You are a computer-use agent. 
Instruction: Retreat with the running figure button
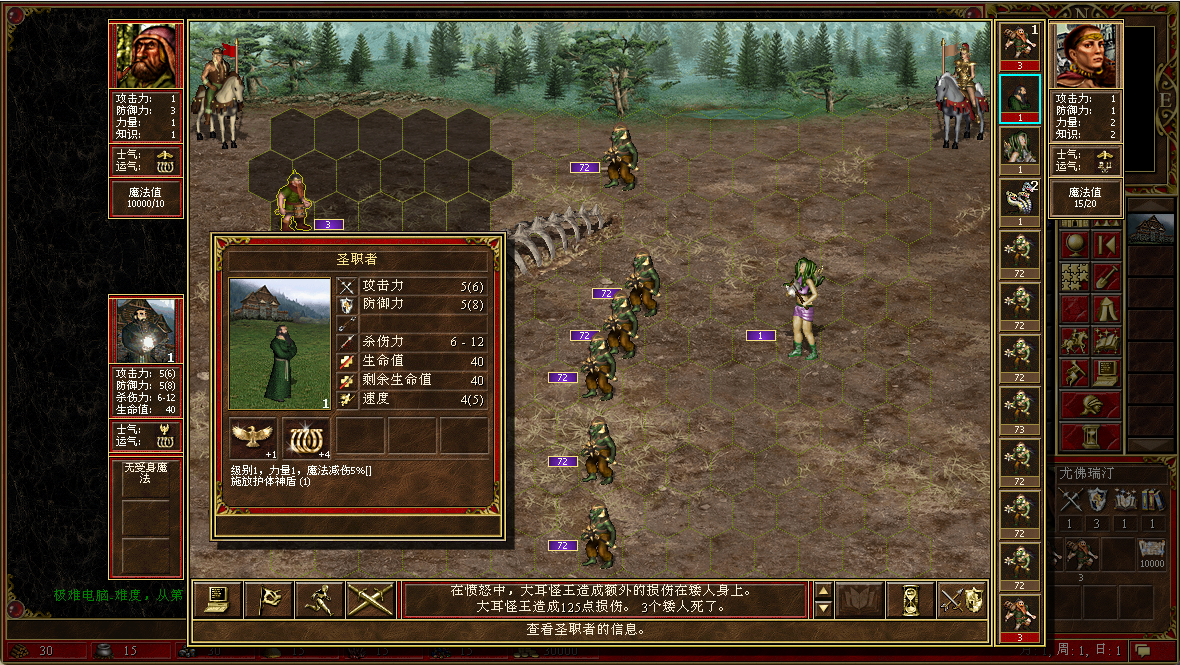point(320,599)
